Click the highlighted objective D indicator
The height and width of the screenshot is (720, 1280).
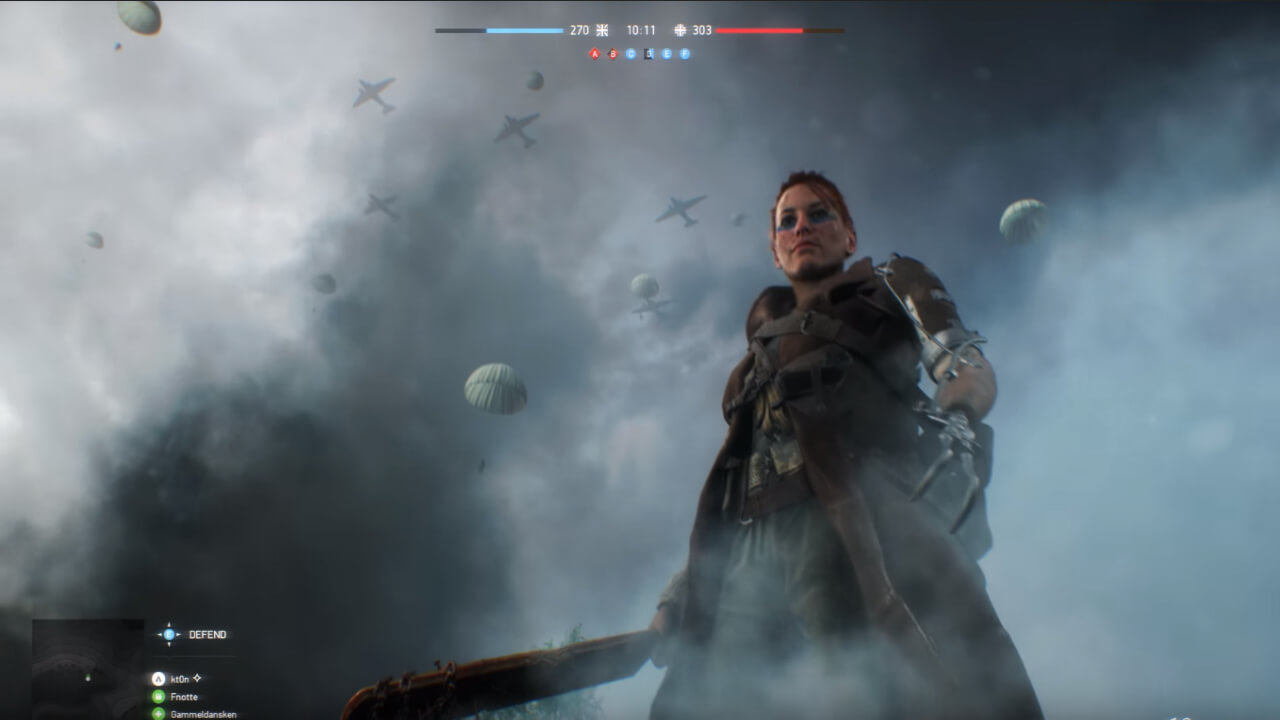tap(648, 53)
